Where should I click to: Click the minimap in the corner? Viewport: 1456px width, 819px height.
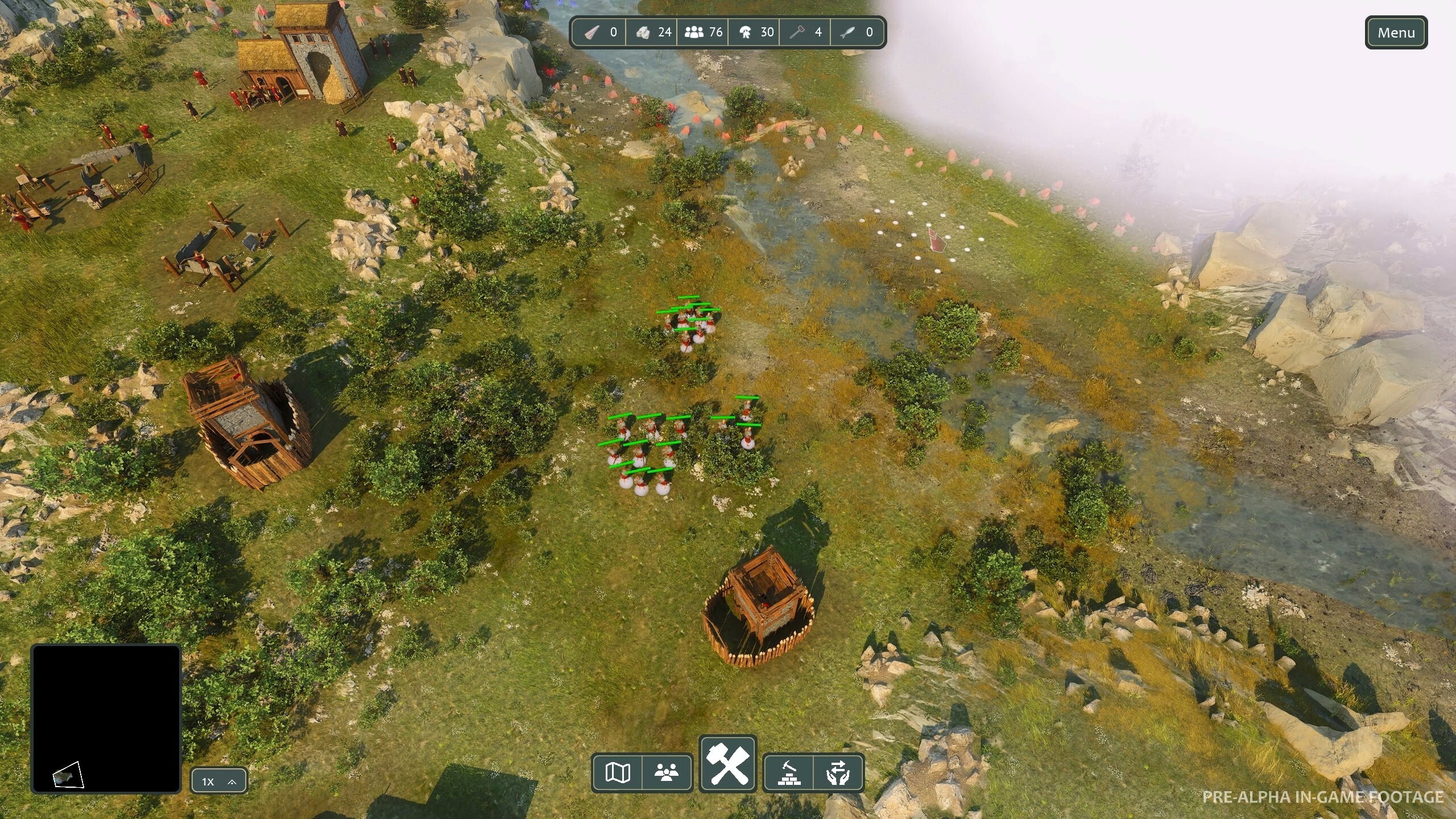(106, 718)
